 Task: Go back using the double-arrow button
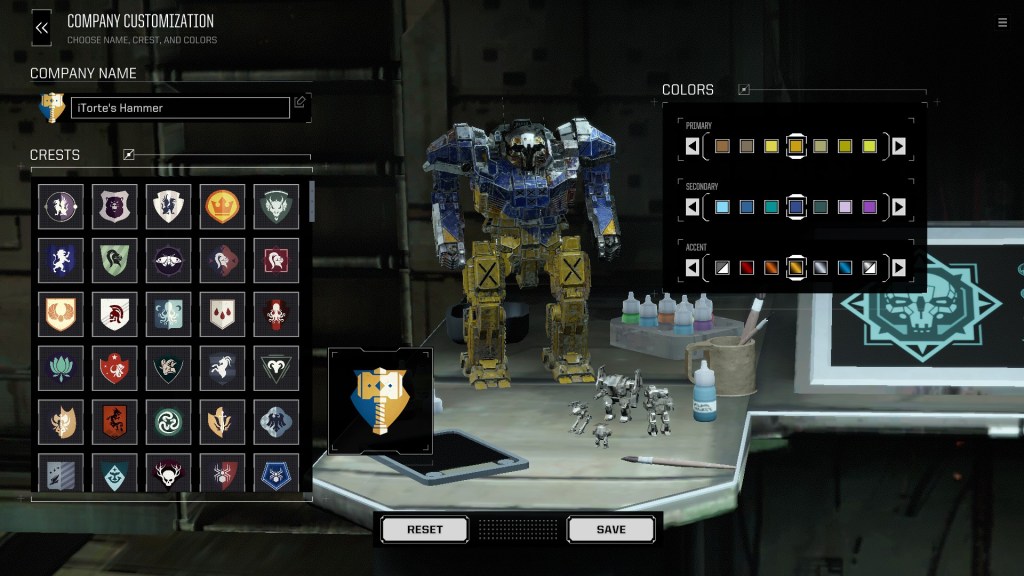(41, 28)
